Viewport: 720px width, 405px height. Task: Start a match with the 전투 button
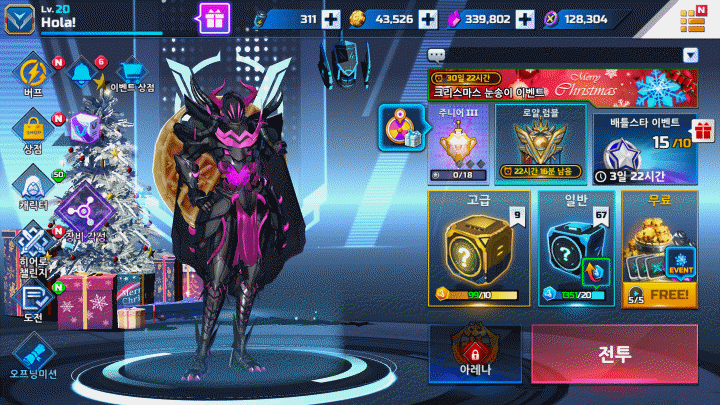614,354
